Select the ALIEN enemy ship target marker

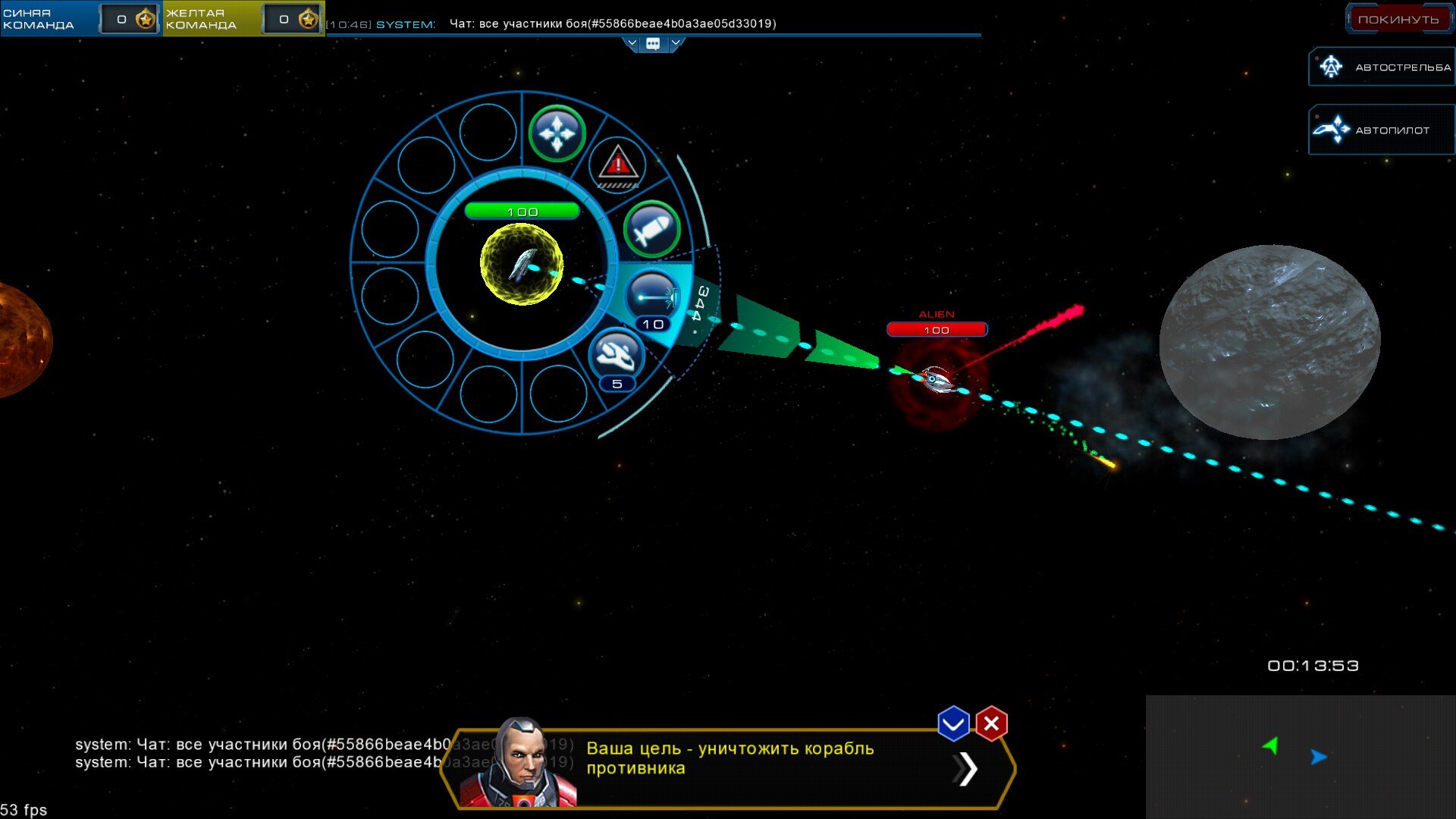click(x=937, y=379)
